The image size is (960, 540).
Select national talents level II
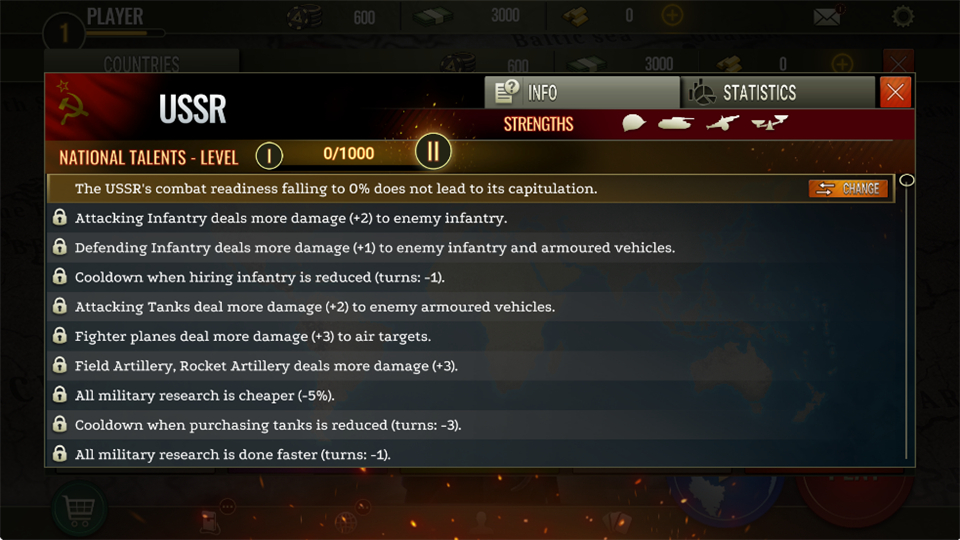(433, 153)
